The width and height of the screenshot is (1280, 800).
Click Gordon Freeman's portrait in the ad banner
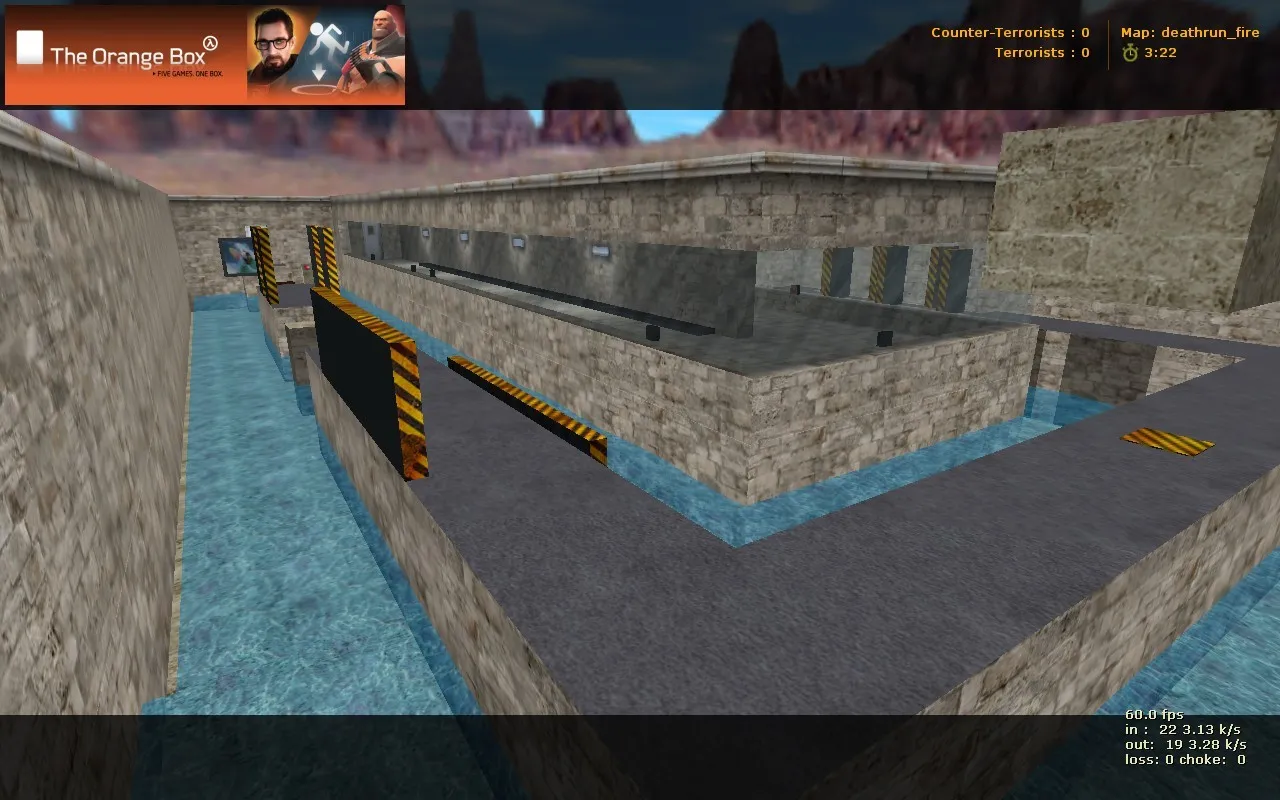point(276,46)
